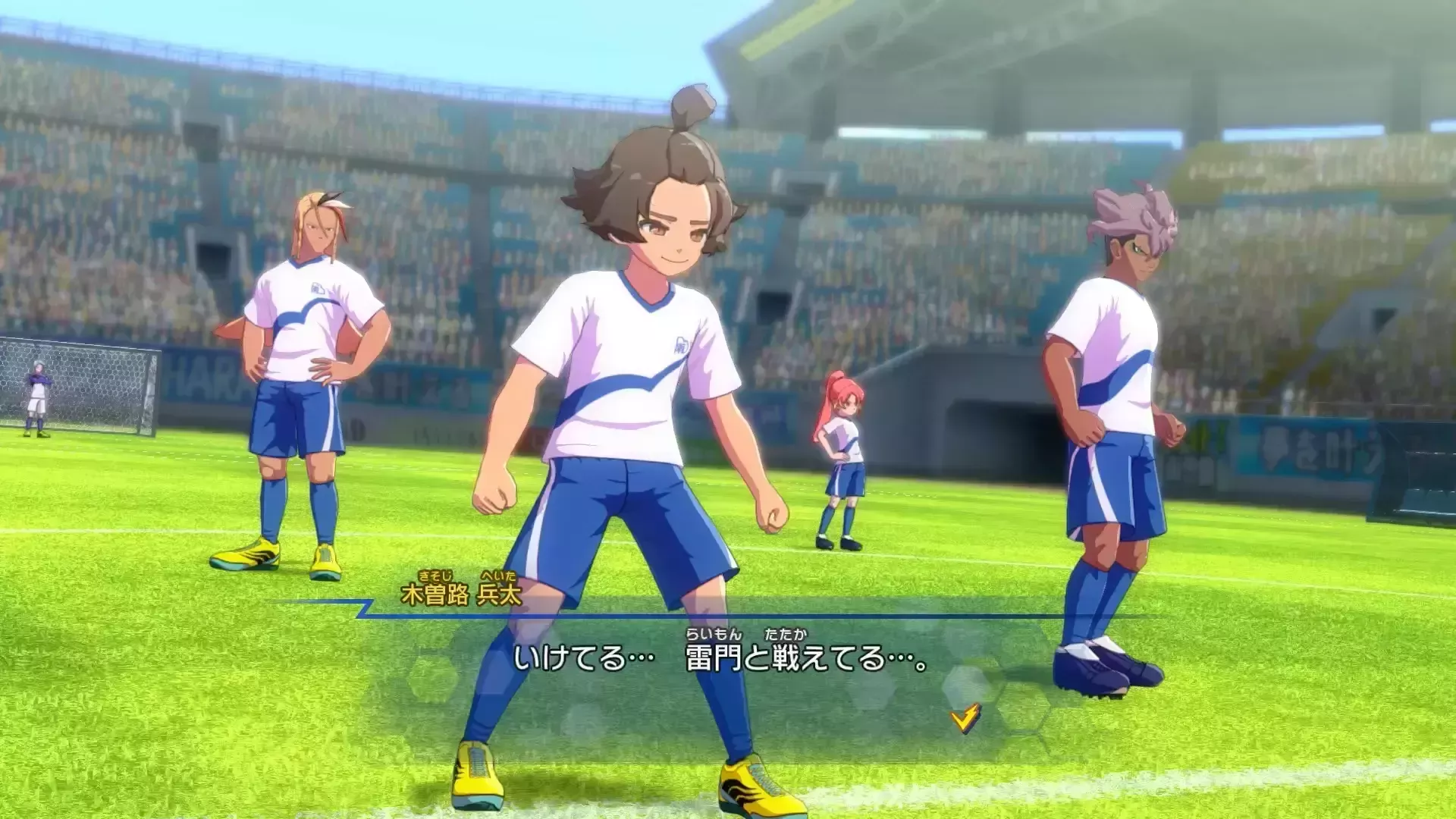The width and height of the screenshot is (1456, 819).
Task: Collapse the name banner above the dialogue
Action: 461,594
